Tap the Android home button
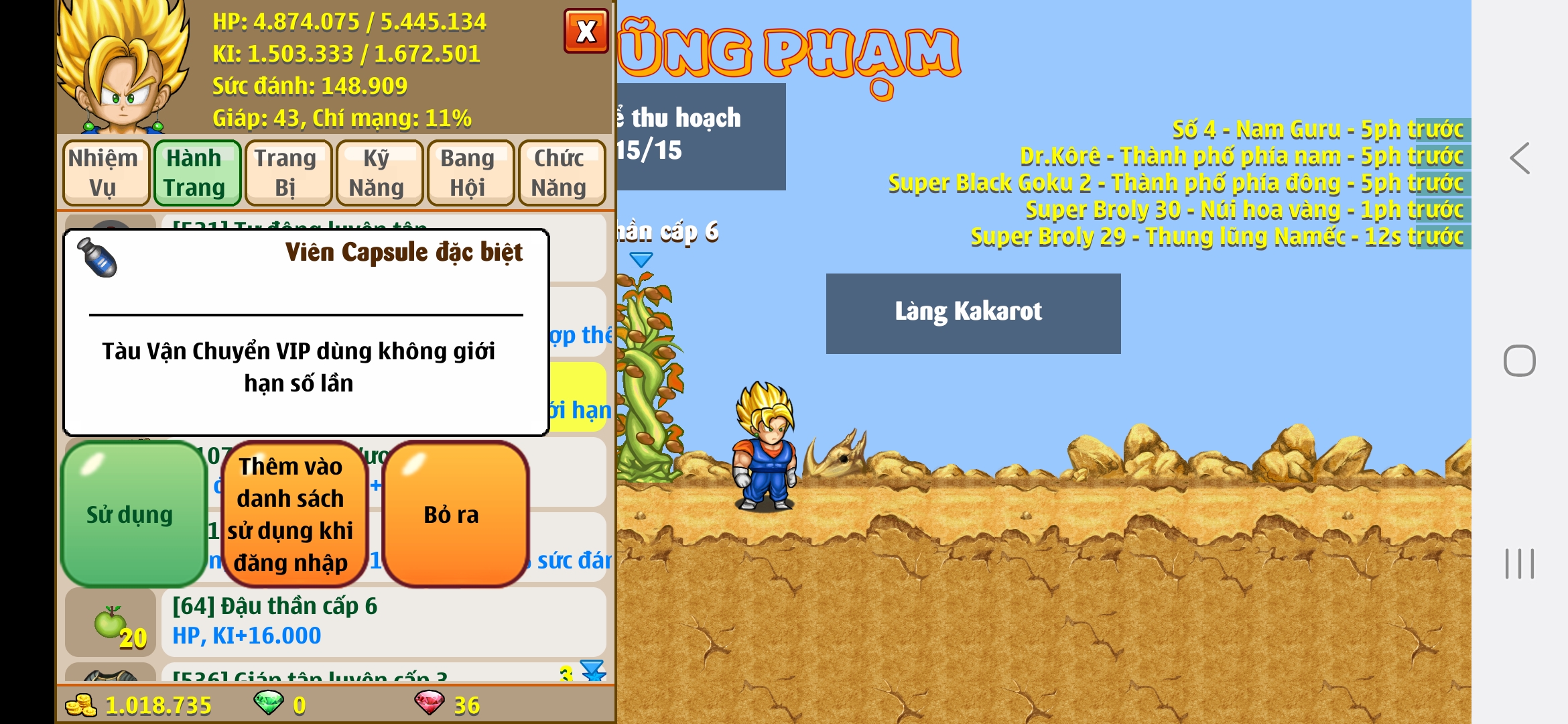Image resolution: width=1568 pixels, height=724 pixels. point(1519,361)
